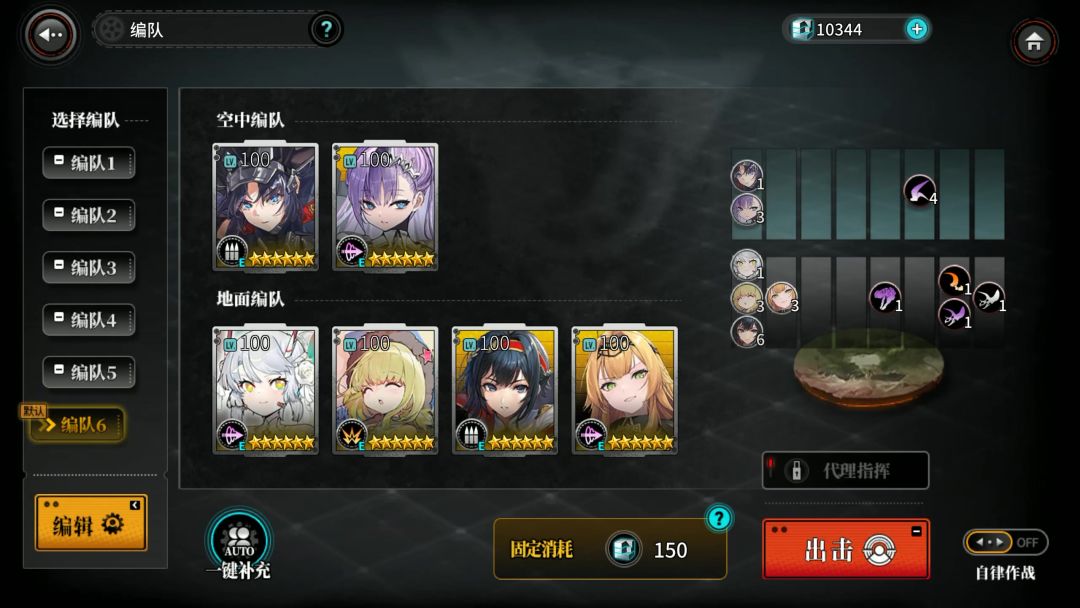This screenshot has width=1080, height=608.
Task: Open the 编辑 squad editor
Action: point(90,523)
